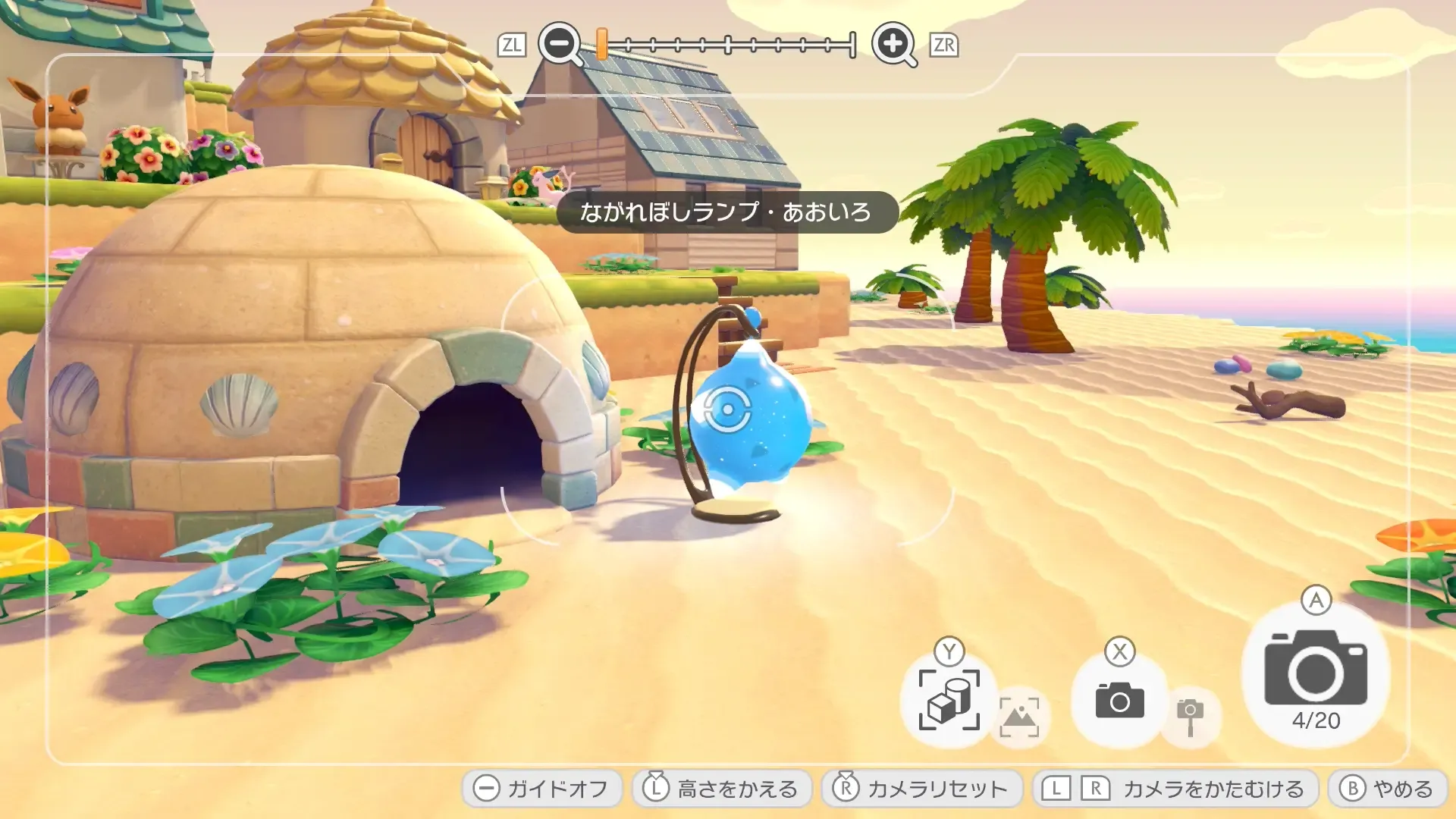Toggle the ガイドオフ guide display
1456x819 pixels.
point(541,789)
